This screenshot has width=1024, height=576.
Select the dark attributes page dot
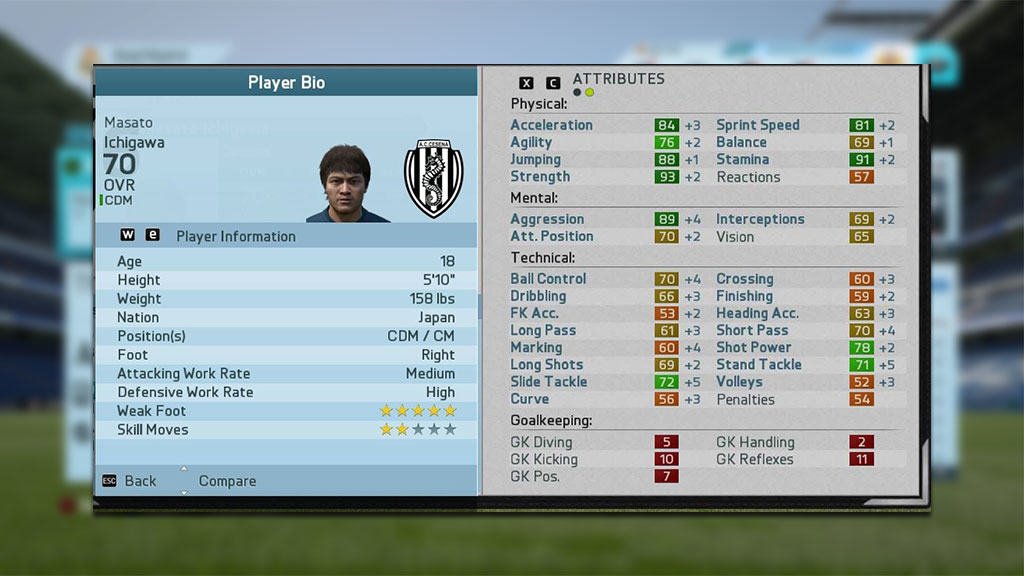point(577,93)
